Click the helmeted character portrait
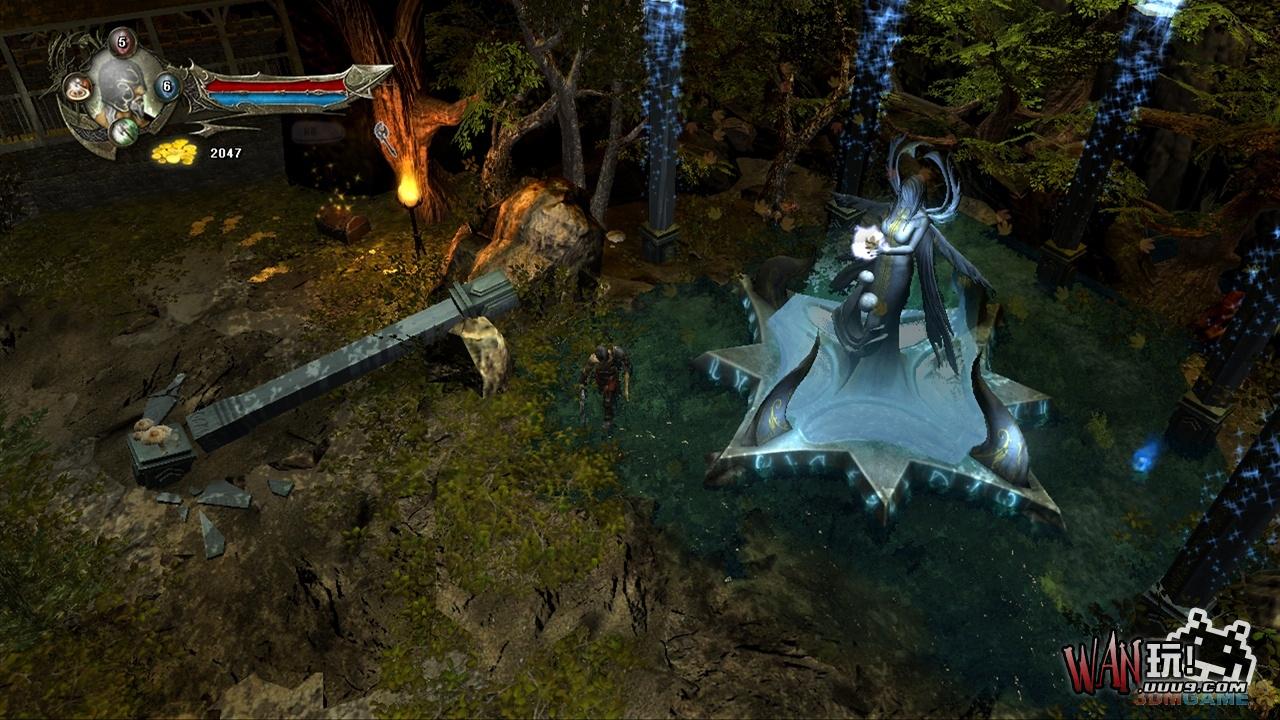Screen dimensions: 1280x720 tap(122, 87)
